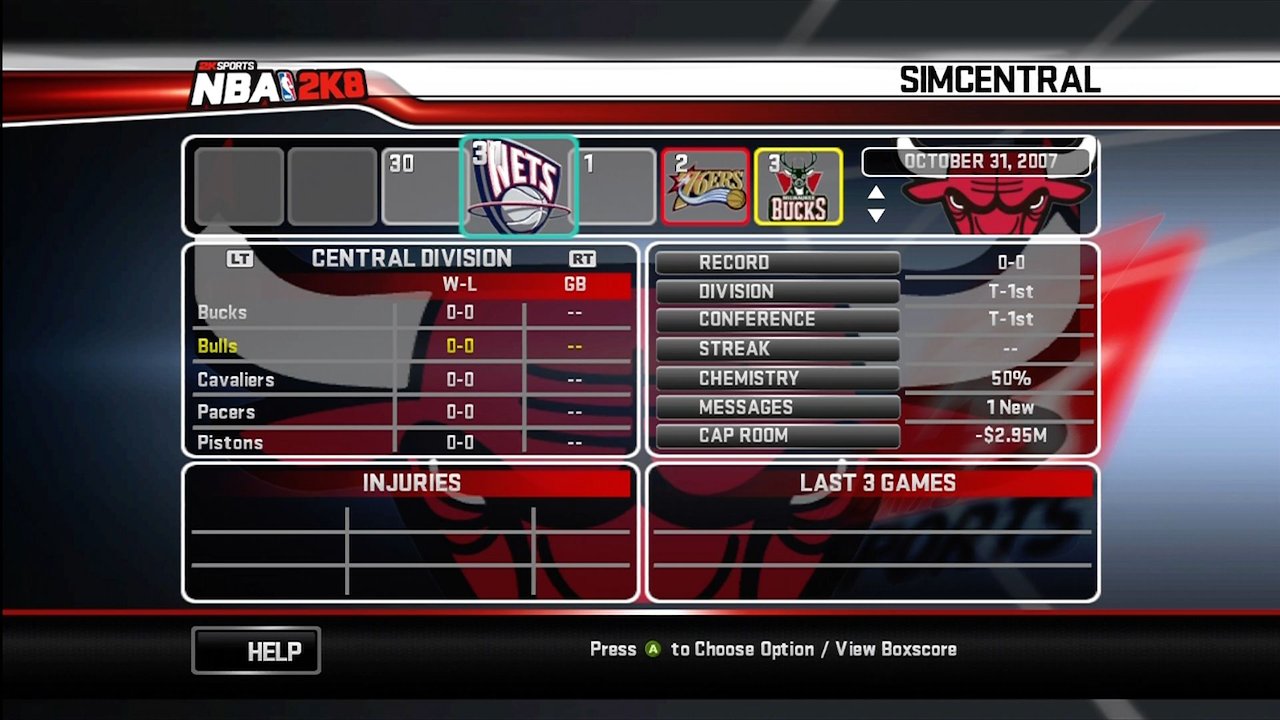Viewport: 1280px width, 720px height.
Task: Select the empty day 30 calendar tile
Action: pos(424,187)
